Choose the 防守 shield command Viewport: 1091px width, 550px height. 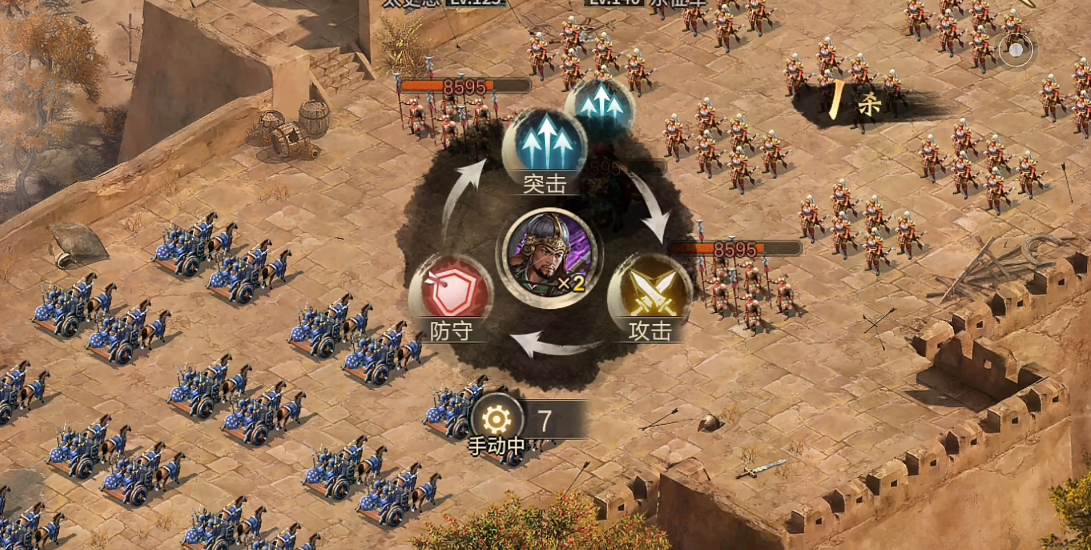[450, 295]
